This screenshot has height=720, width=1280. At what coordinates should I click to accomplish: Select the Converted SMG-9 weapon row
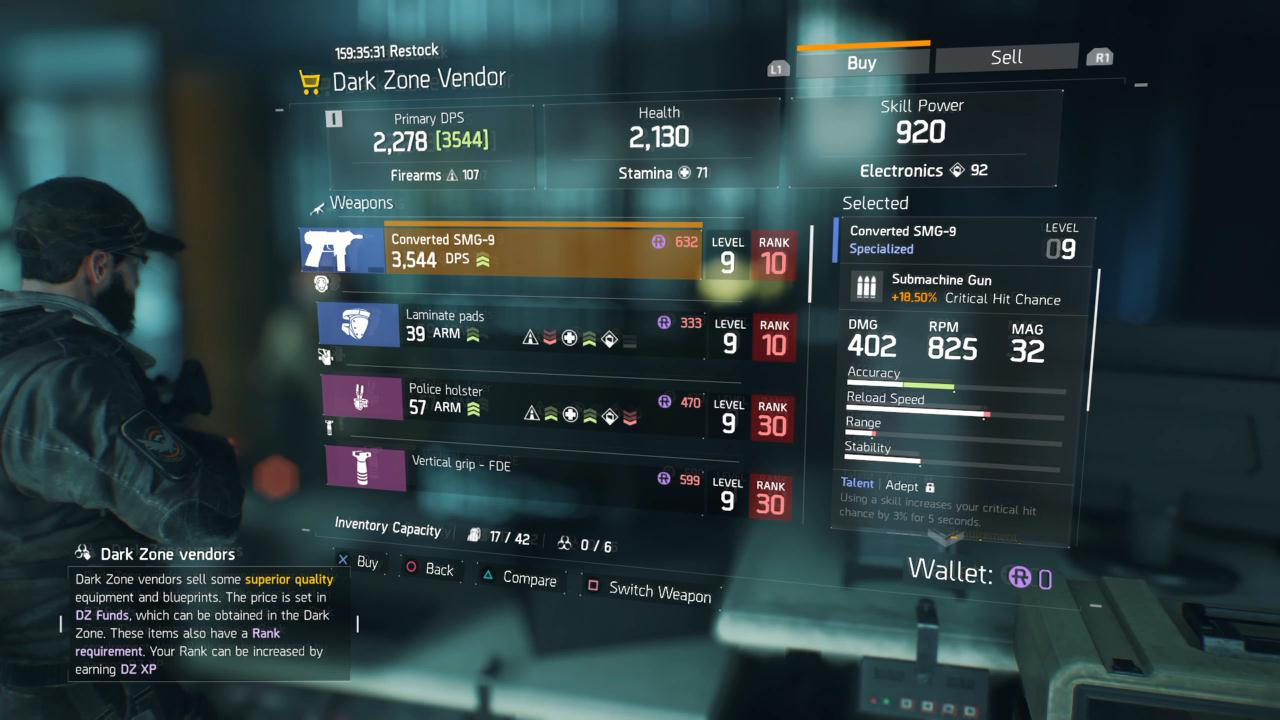tap(543, 250)
